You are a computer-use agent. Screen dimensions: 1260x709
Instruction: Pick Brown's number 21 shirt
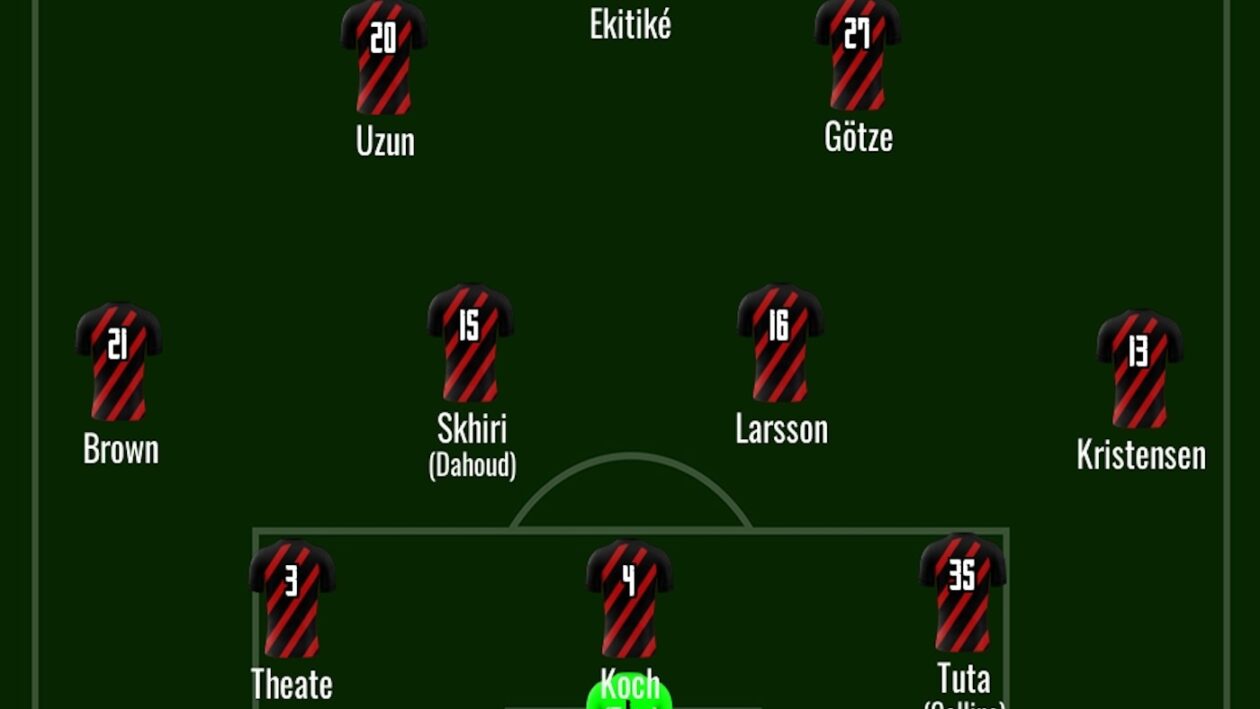(119, 361)
